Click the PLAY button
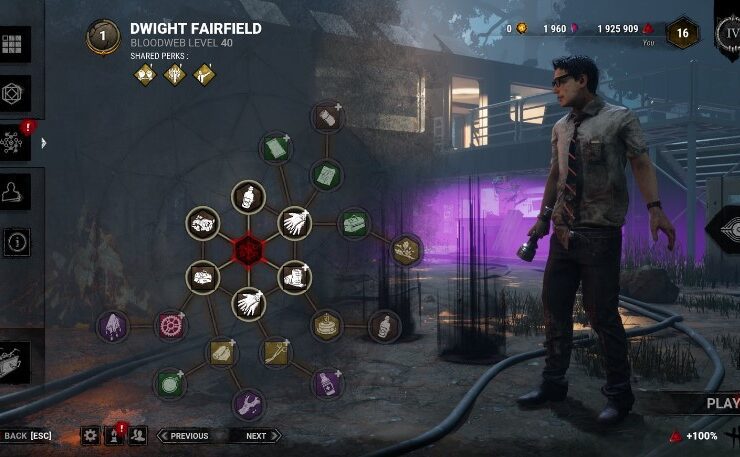 (720, 403)
